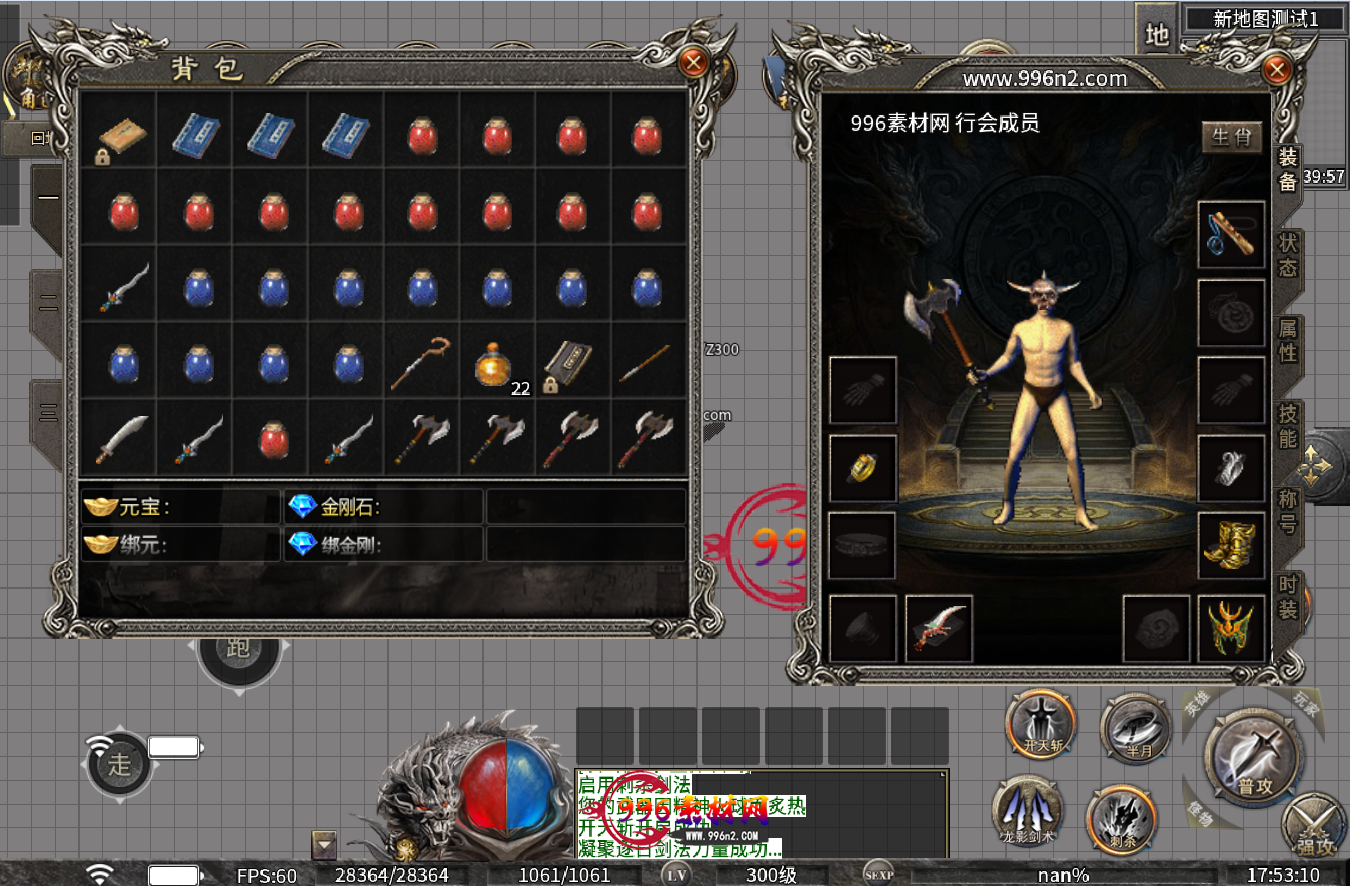Switch to the 状态 status tab
The image size is (1350, 886).
[x=1288, y=254]
